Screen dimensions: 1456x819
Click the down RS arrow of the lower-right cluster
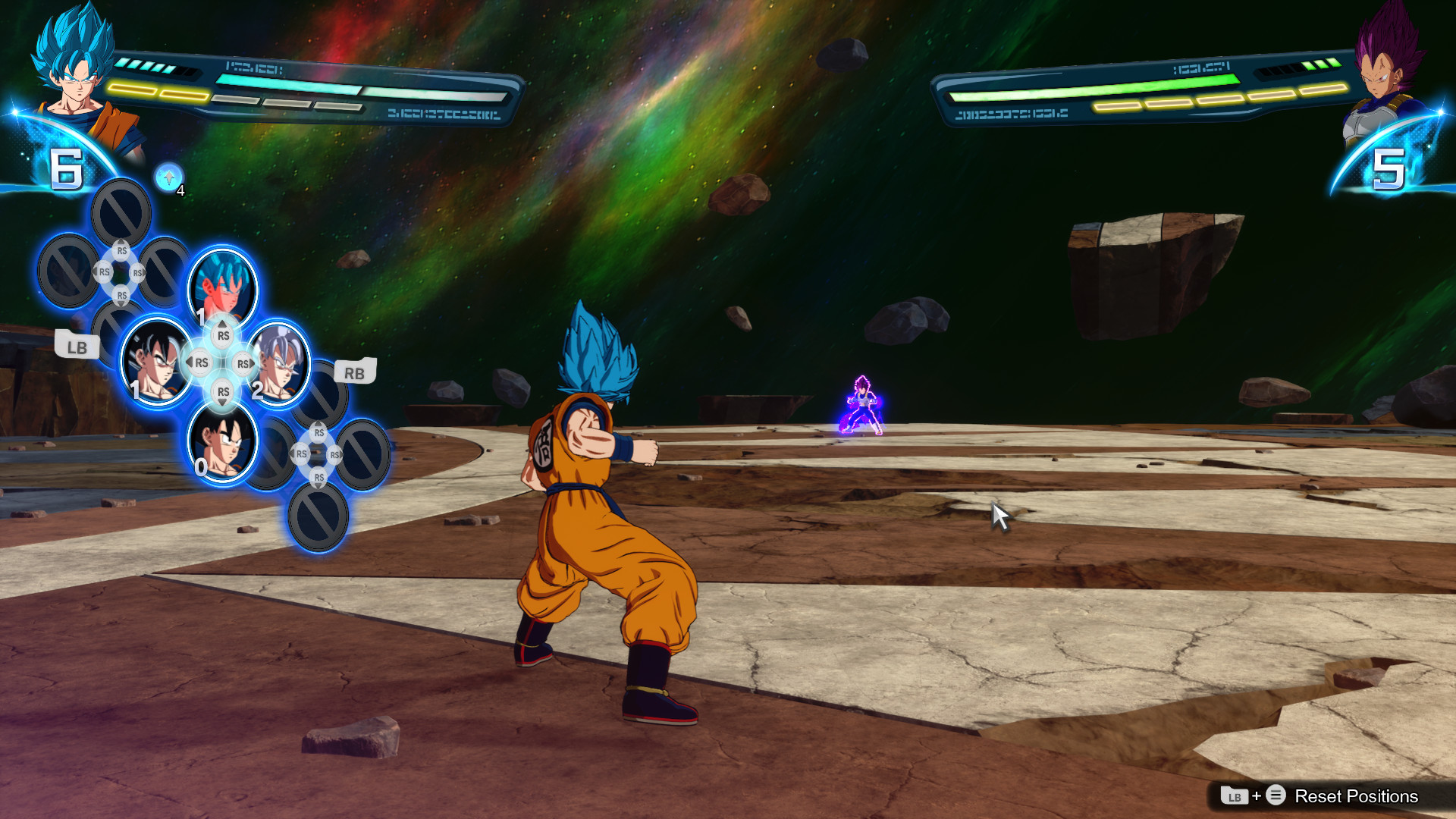pyautogui.click(x=318, y=479)
